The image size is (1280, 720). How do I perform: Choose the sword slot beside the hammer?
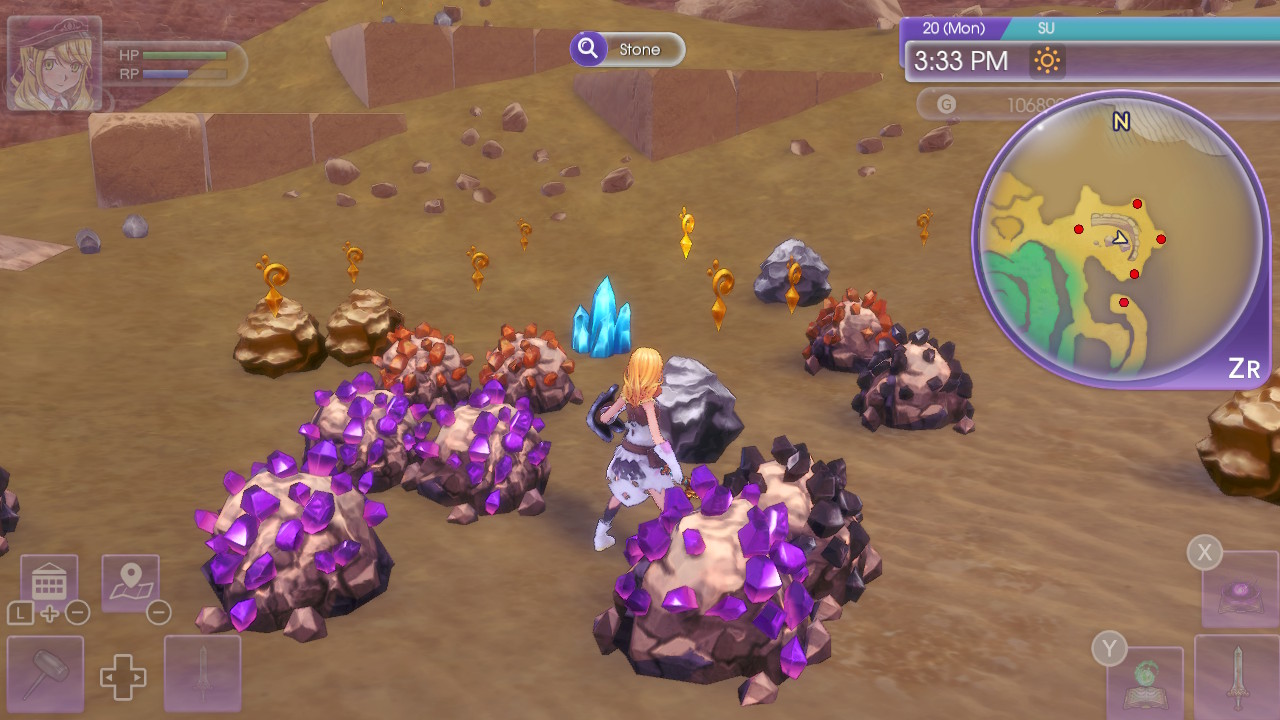203,674
